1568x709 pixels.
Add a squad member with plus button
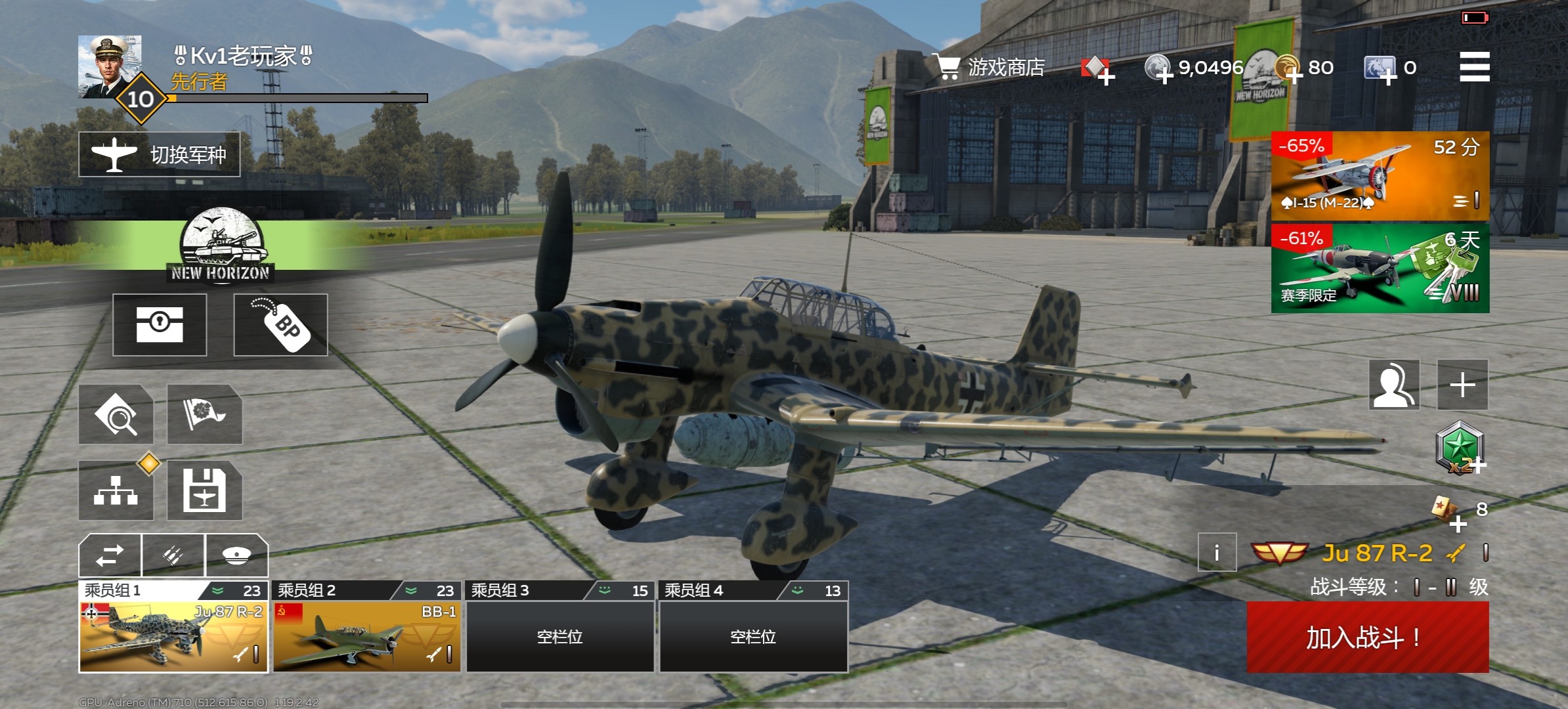click(1462, 385)
